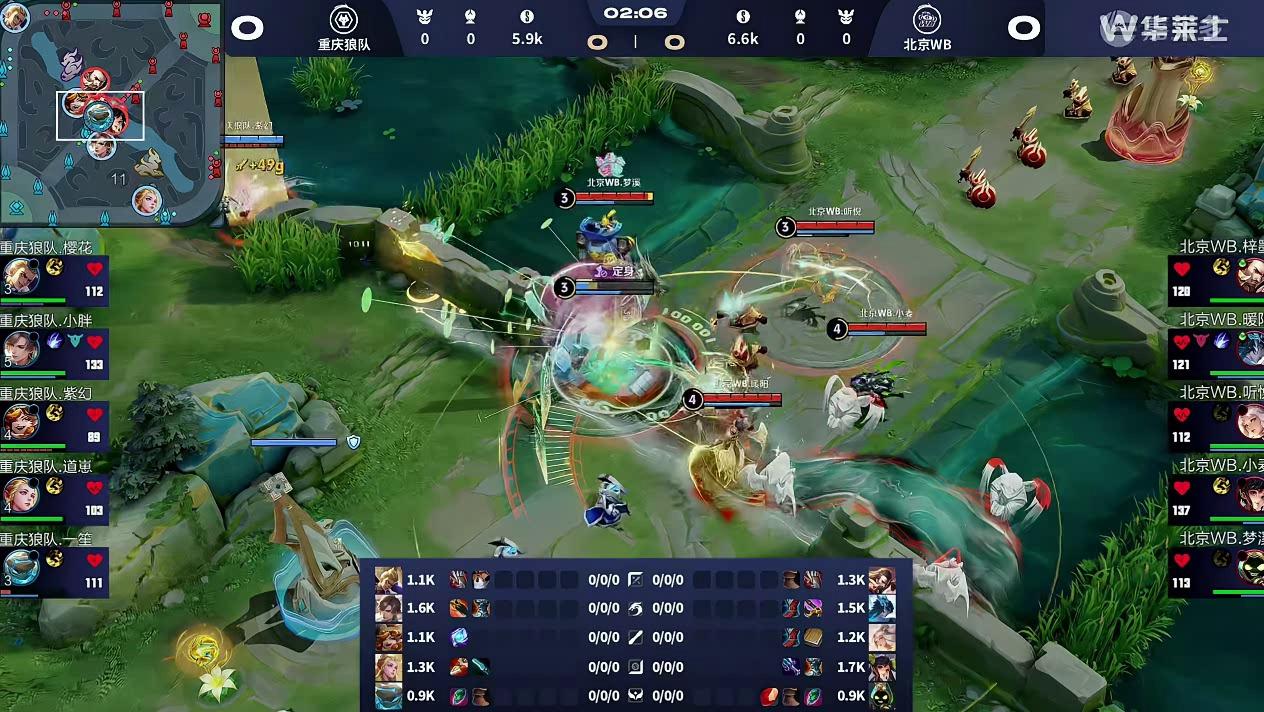
Task: Click the 北京WB team logo
Action: [927, 20]
